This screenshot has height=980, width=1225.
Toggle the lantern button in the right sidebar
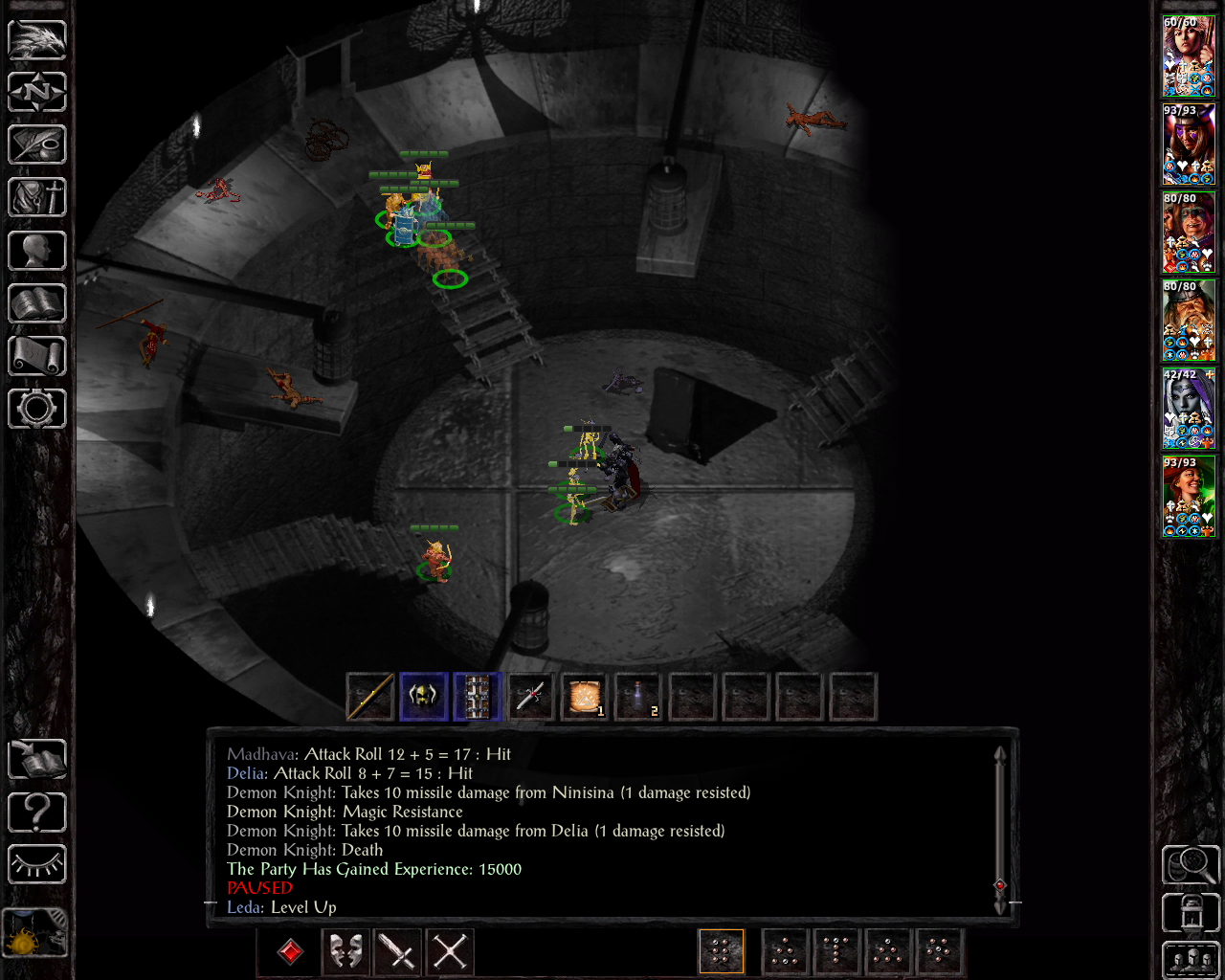tap(1191, 912)
